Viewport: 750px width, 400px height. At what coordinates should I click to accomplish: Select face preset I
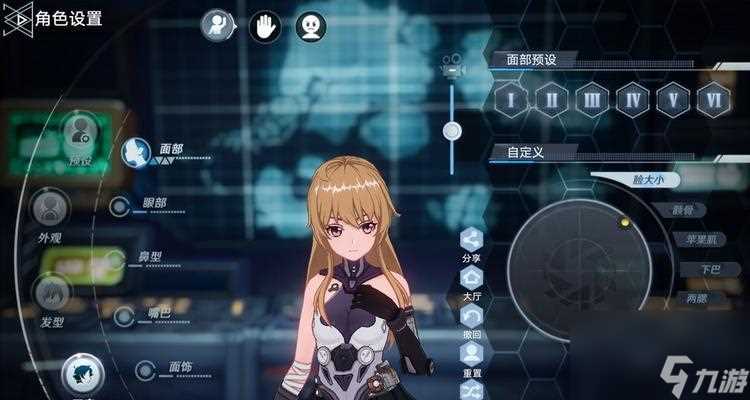[510, 100]
